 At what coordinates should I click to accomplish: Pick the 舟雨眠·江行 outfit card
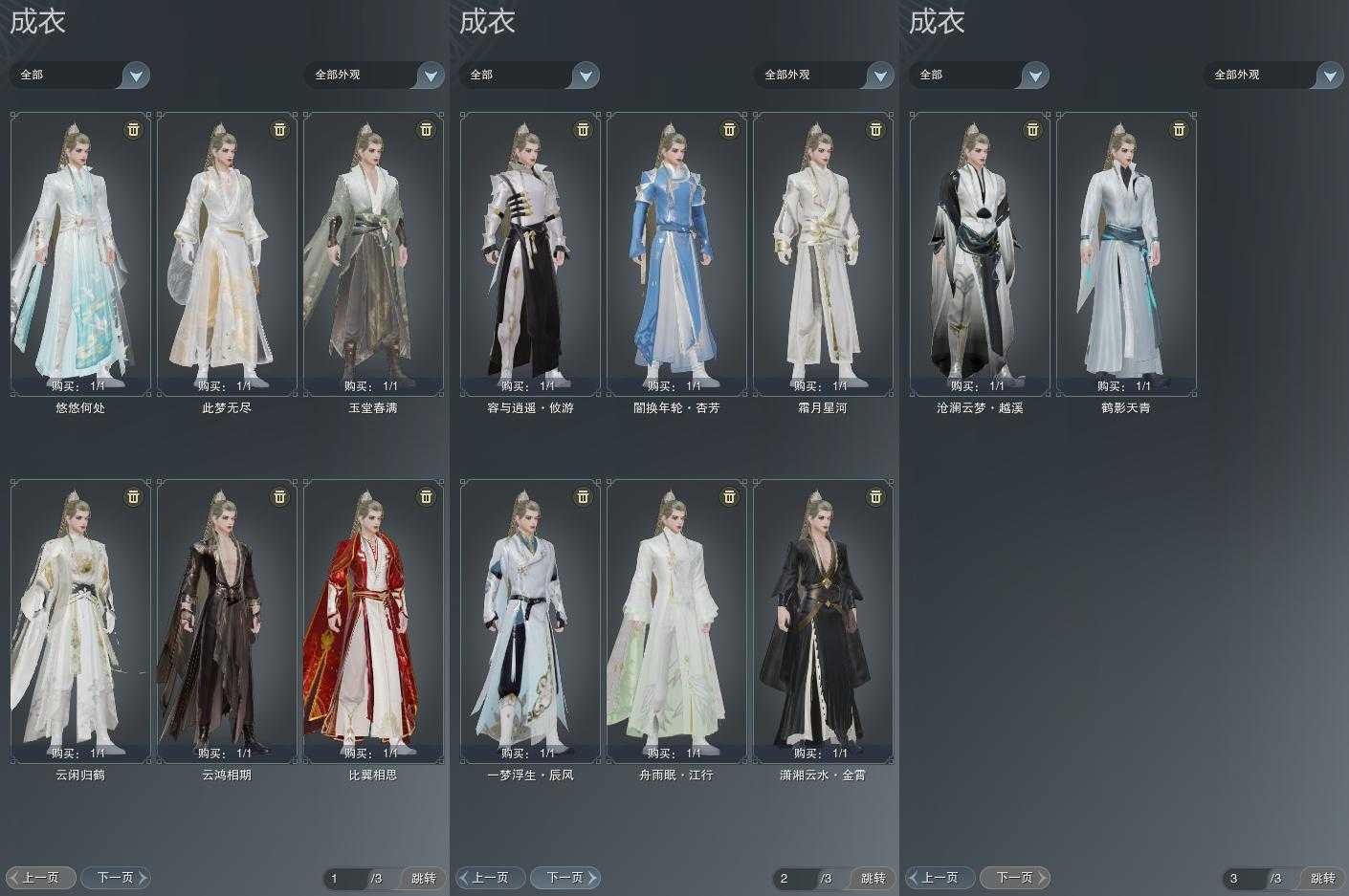tap(676, 621)
